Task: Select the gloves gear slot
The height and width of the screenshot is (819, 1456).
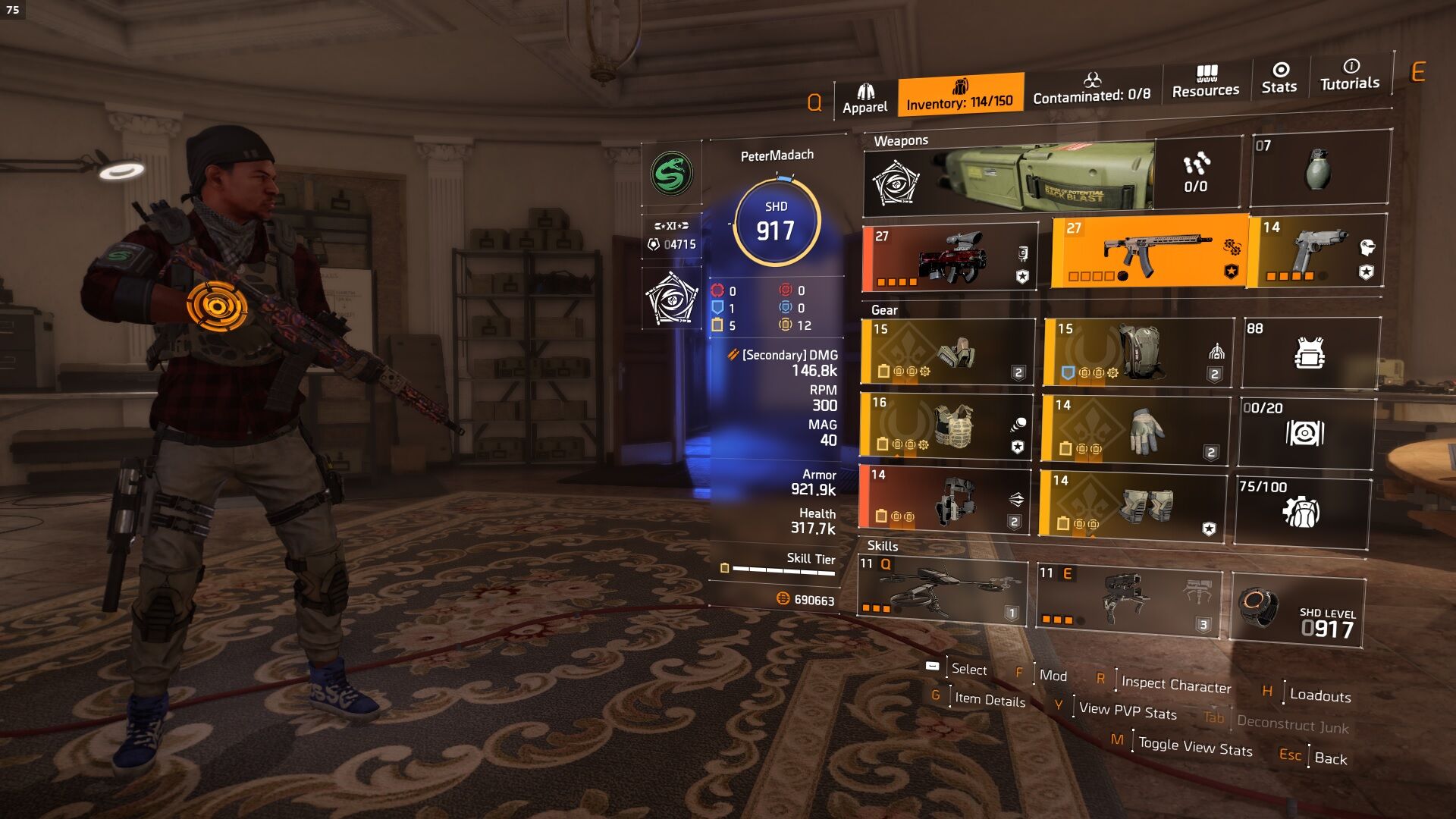Action: pyautogui.click(x=1134, y=428)
